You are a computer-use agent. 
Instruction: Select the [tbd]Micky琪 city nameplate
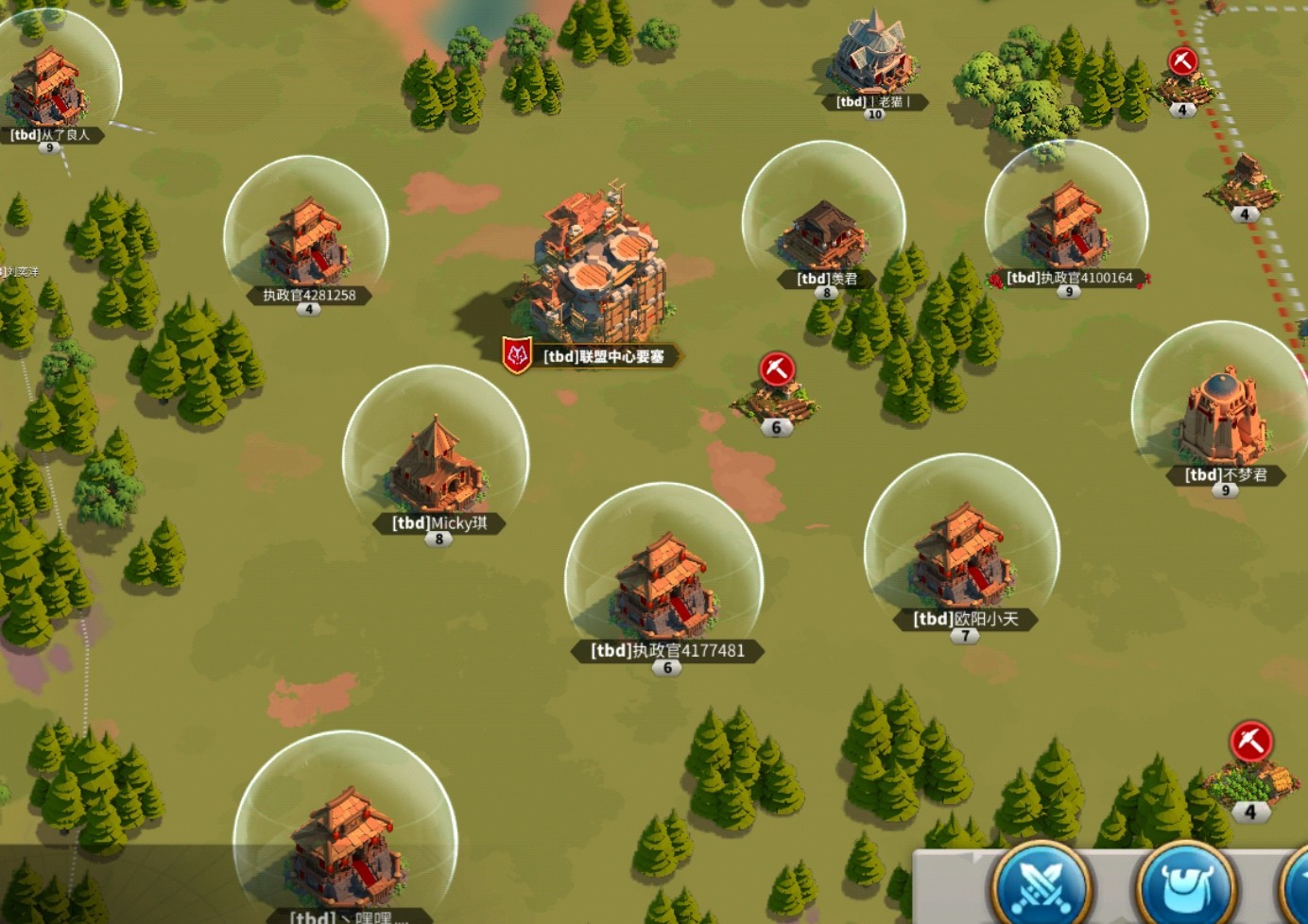tap(439, 523)
